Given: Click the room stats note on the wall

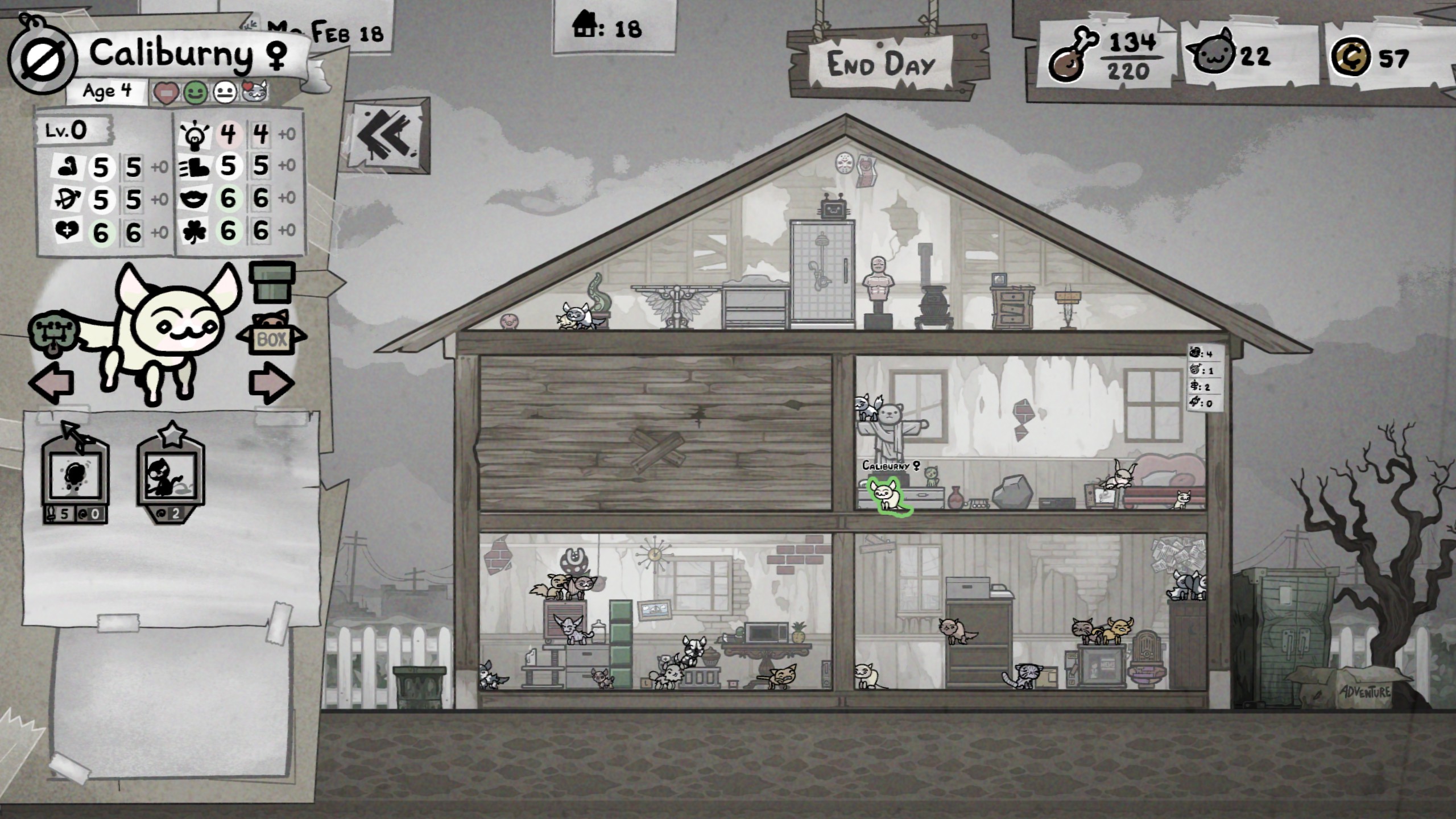Looking at the screenshot, I should [x=1203, y=378].
